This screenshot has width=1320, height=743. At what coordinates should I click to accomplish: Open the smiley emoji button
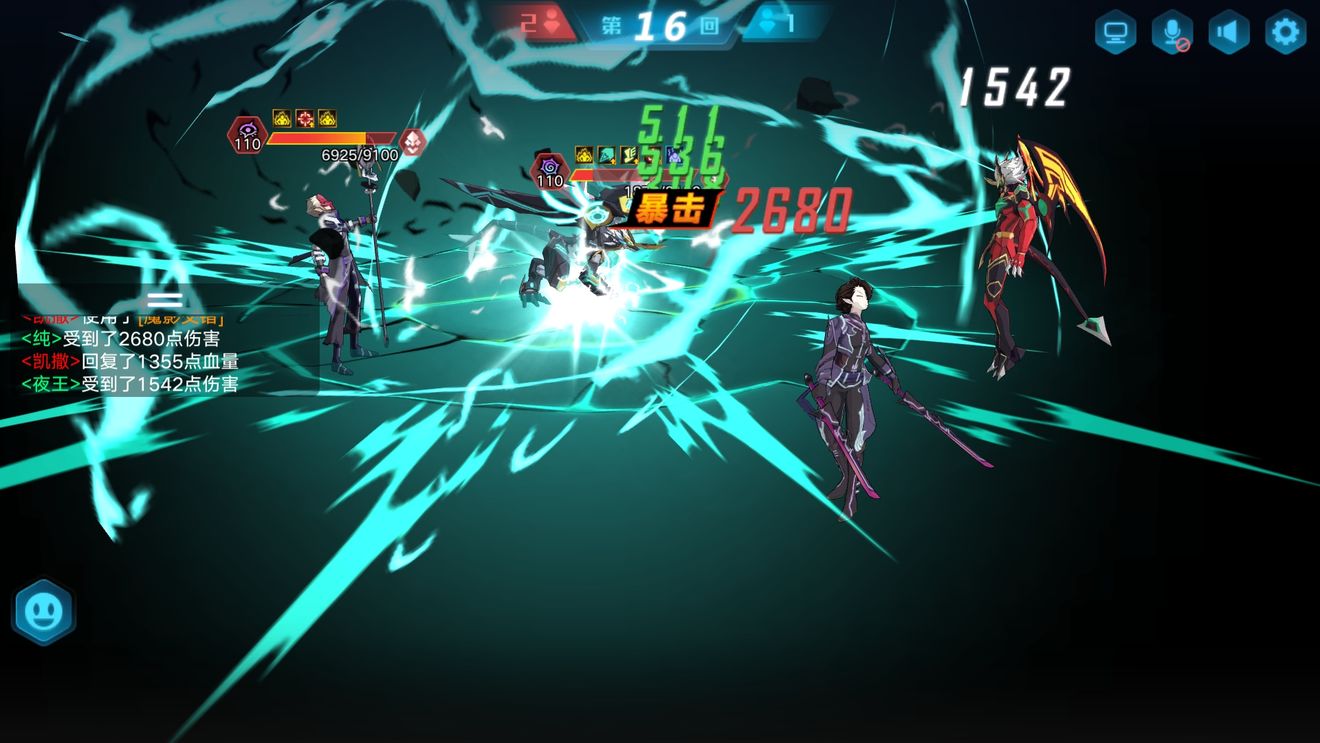pyautogui.click(x=43, y=611)
